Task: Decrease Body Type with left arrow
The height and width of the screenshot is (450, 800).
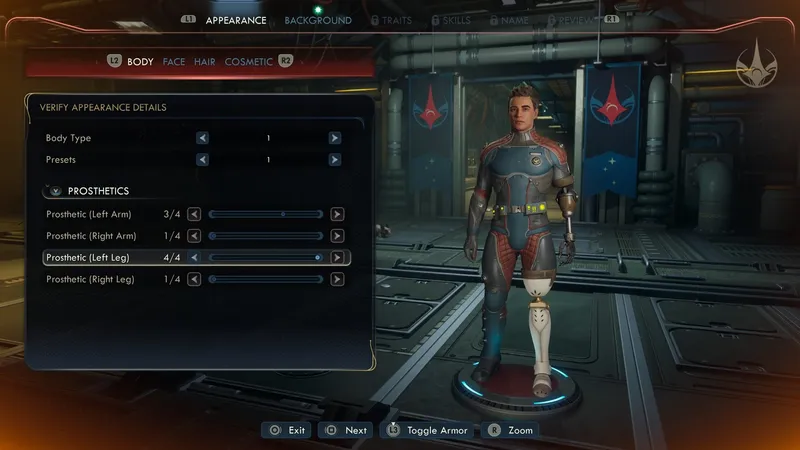Action: (203, 138)
